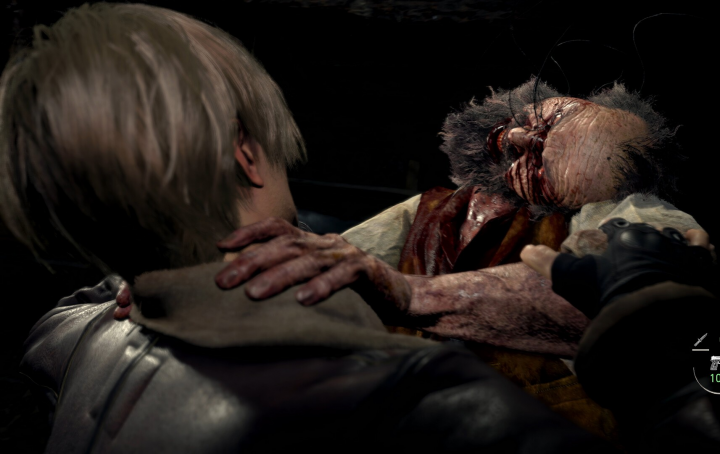720x454 pixels.
Task: Select the handgun weapon icon
Action: [714, 361]
